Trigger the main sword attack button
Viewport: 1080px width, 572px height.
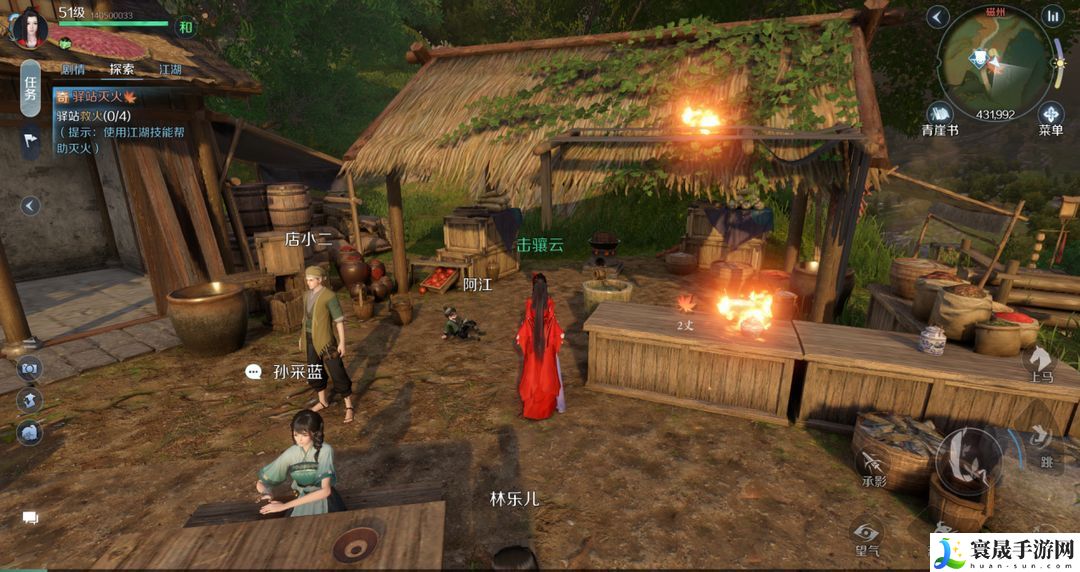coord(968,462)
